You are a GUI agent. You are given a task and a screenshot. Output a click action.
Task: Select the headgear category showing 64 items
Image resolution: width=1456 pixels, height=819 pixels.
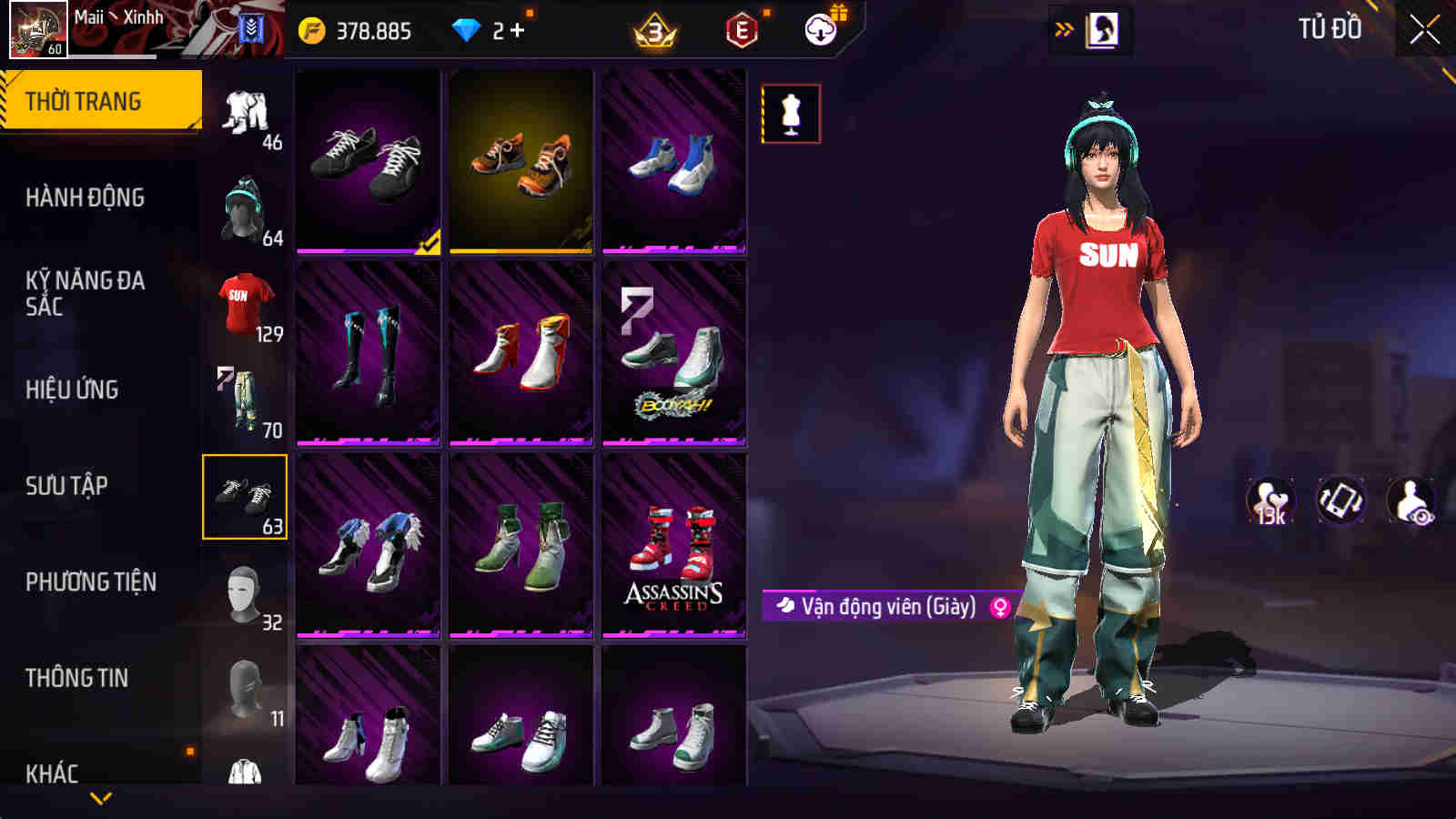244,203
